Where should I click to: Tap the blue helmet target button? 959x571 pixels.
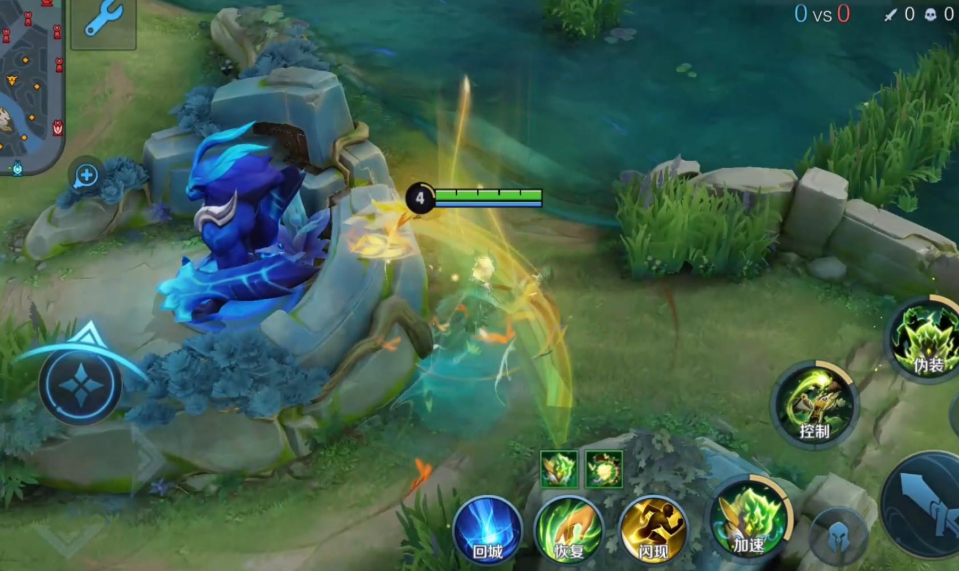pyautogui.click(x=838, y=536)
